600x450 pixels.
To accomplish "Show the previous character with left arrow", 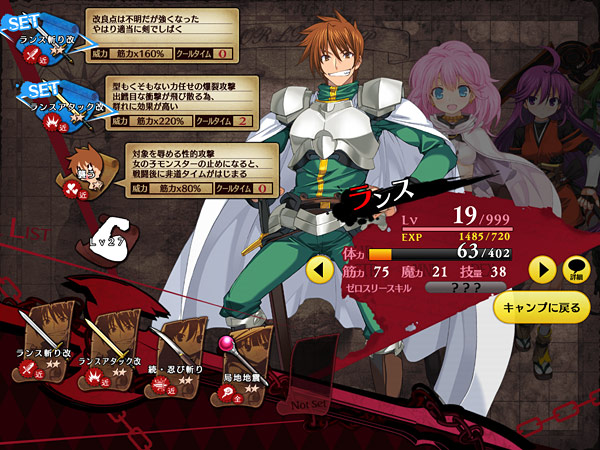I will [x=319, y=269].
